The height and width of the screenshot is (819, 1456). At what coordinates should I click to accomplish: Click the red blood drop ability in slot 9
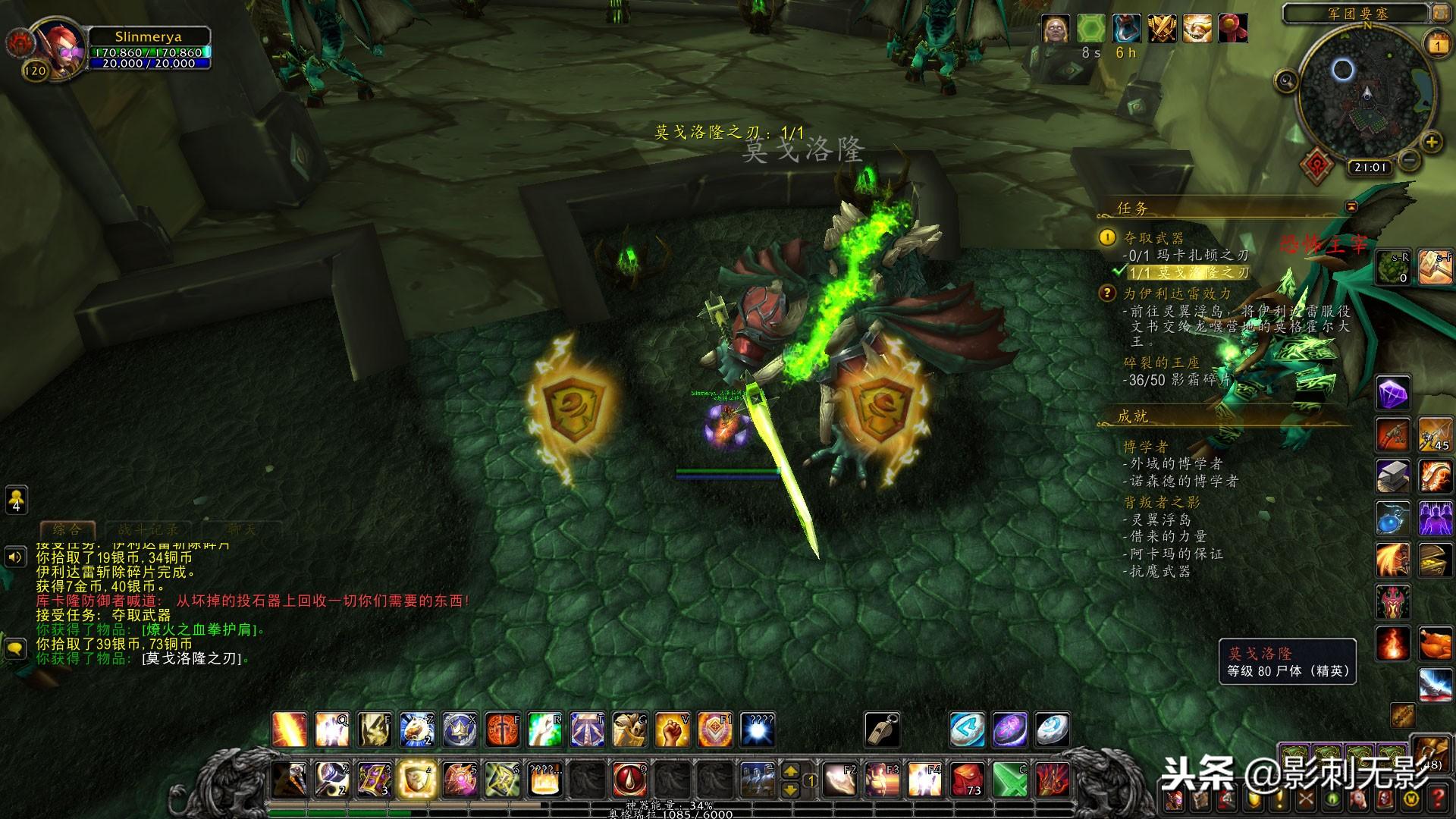[629, 779]
